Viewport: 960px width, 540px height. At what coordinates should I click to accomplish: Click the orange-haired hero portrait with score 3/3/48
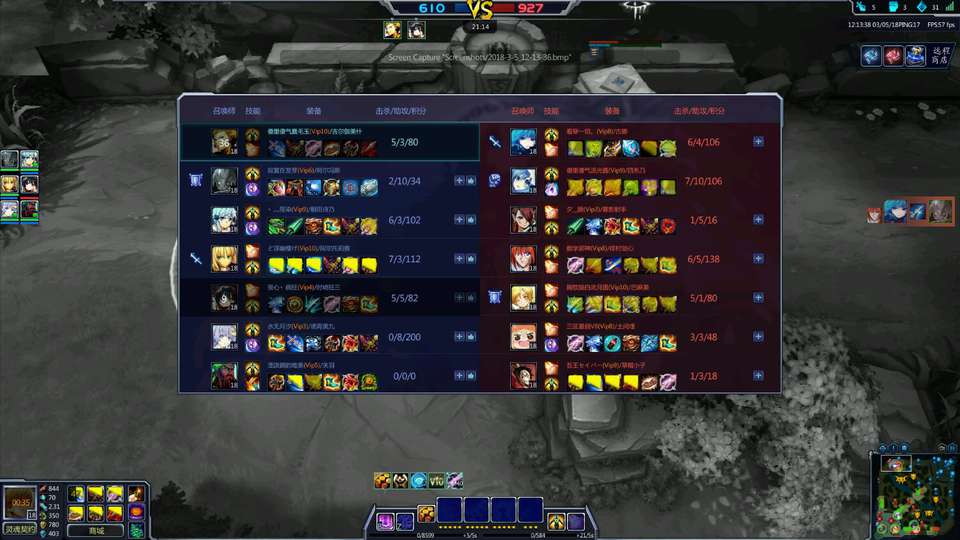pos(524,337)
